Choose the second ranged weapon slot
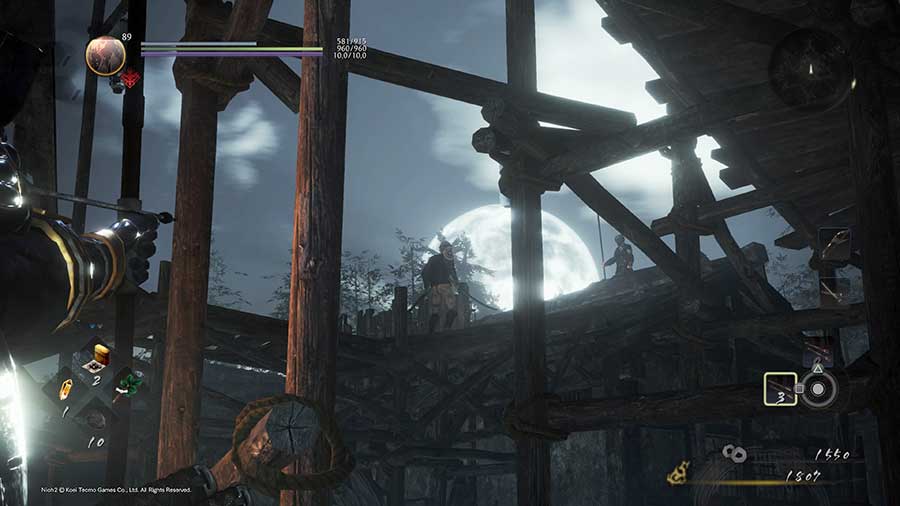 (x=832, y=290)
